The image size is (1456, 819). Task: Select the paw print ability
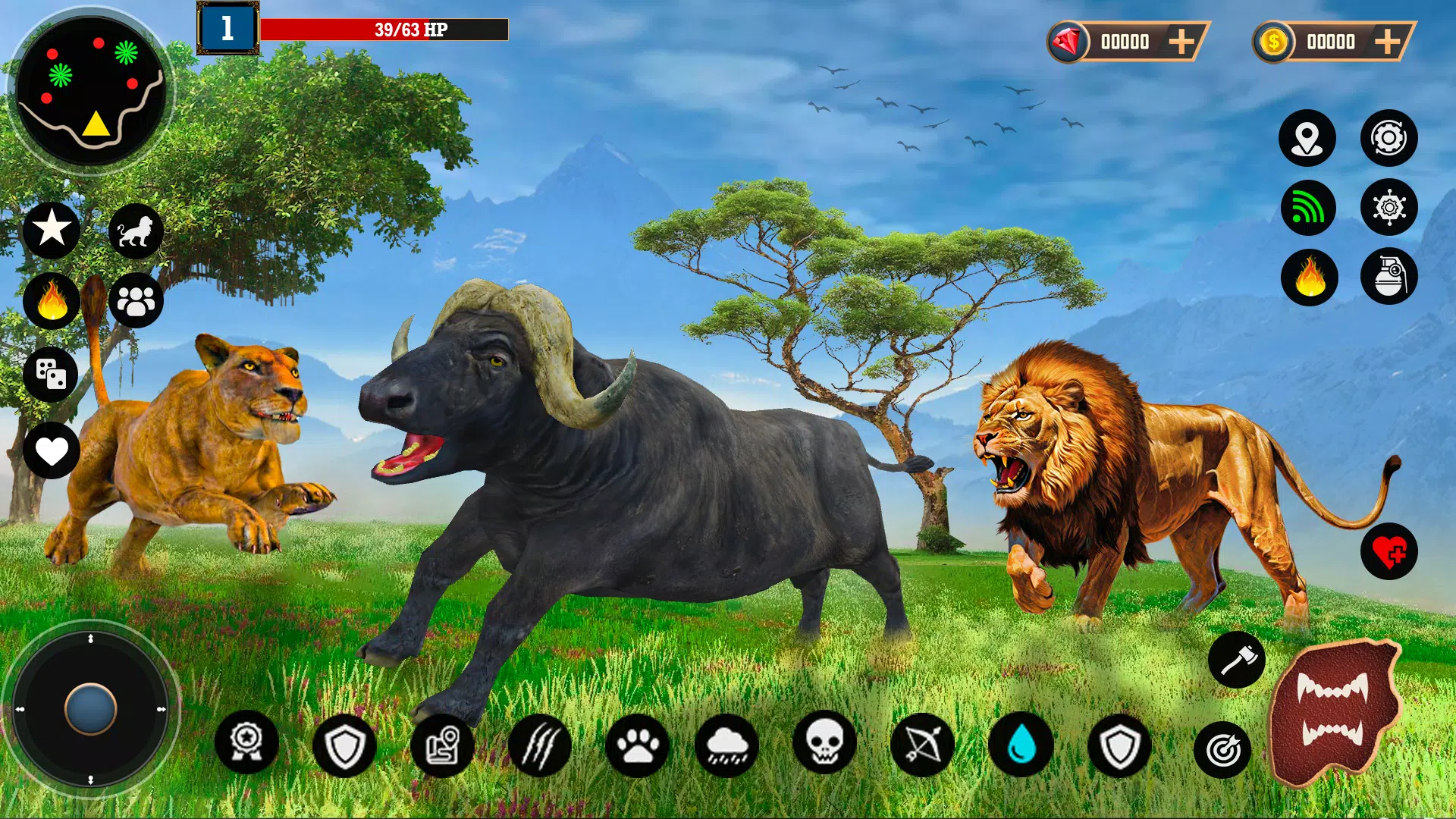pos(637,745)
